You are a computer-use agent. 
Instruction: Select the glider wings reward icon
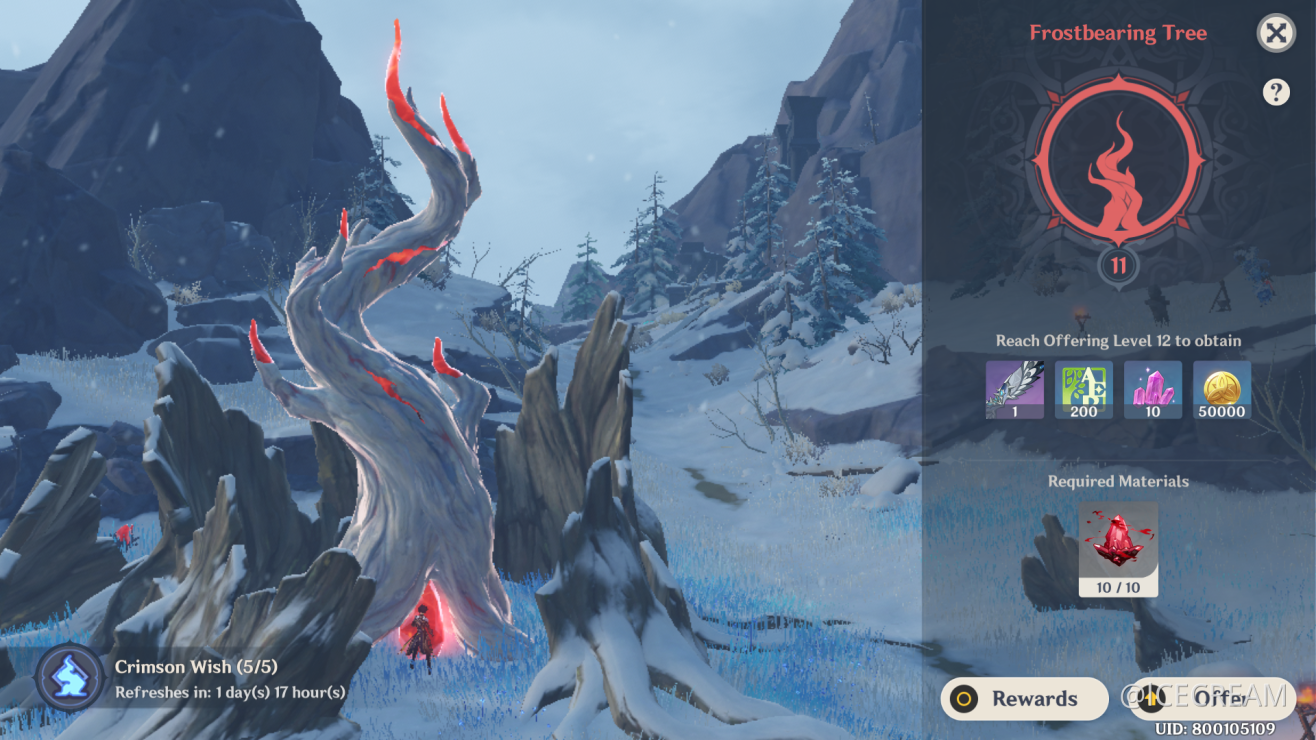[1014, 388]
